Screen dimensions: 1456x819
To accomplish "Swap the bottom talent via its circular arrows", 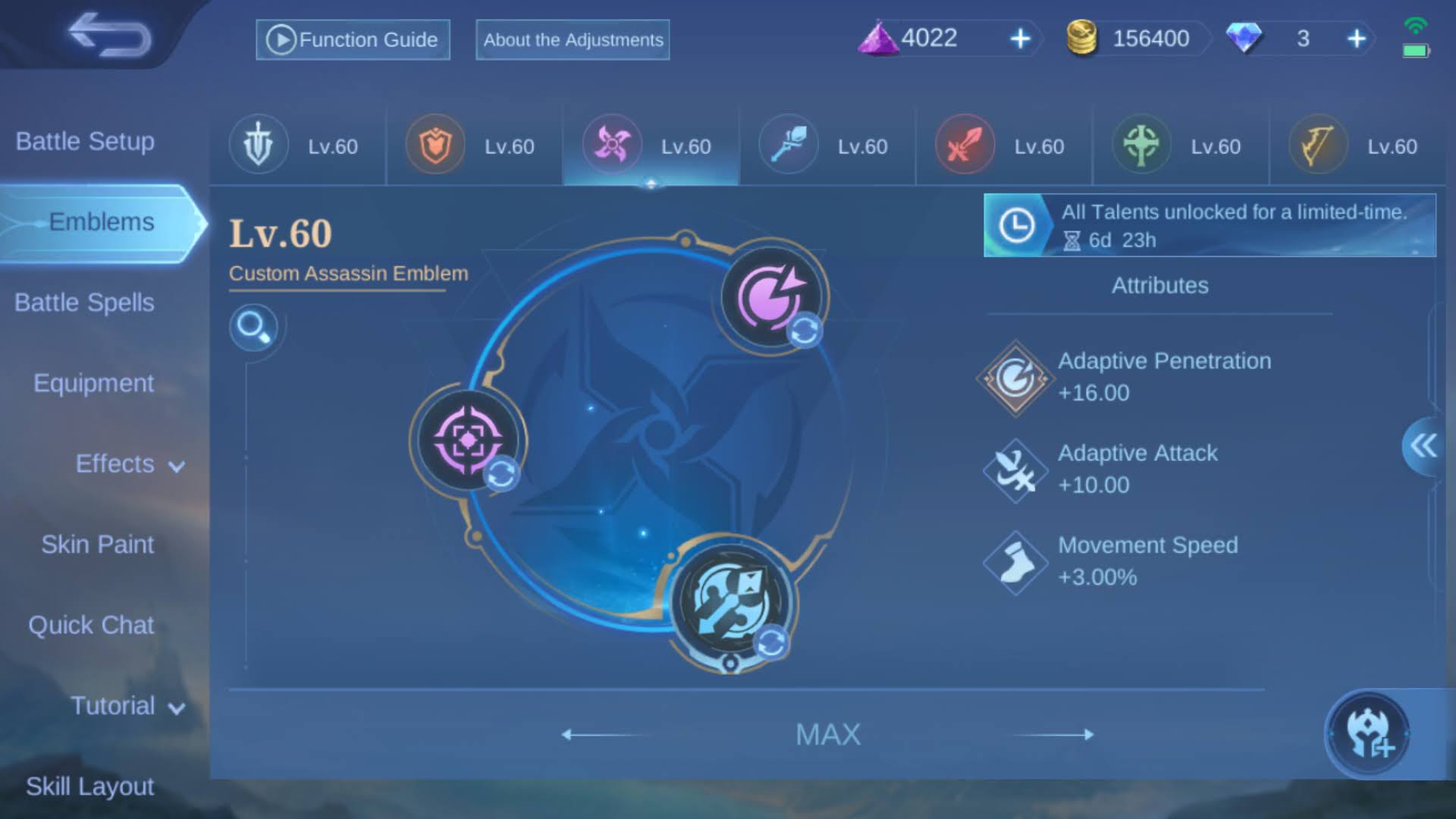I will coord(770,642).
